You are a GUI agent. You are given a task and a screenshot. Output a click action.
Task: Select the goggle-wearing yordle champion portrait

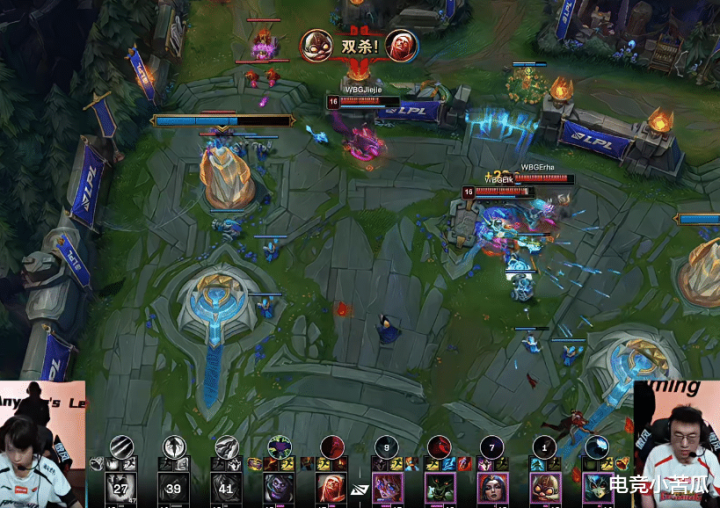point(544,488)
